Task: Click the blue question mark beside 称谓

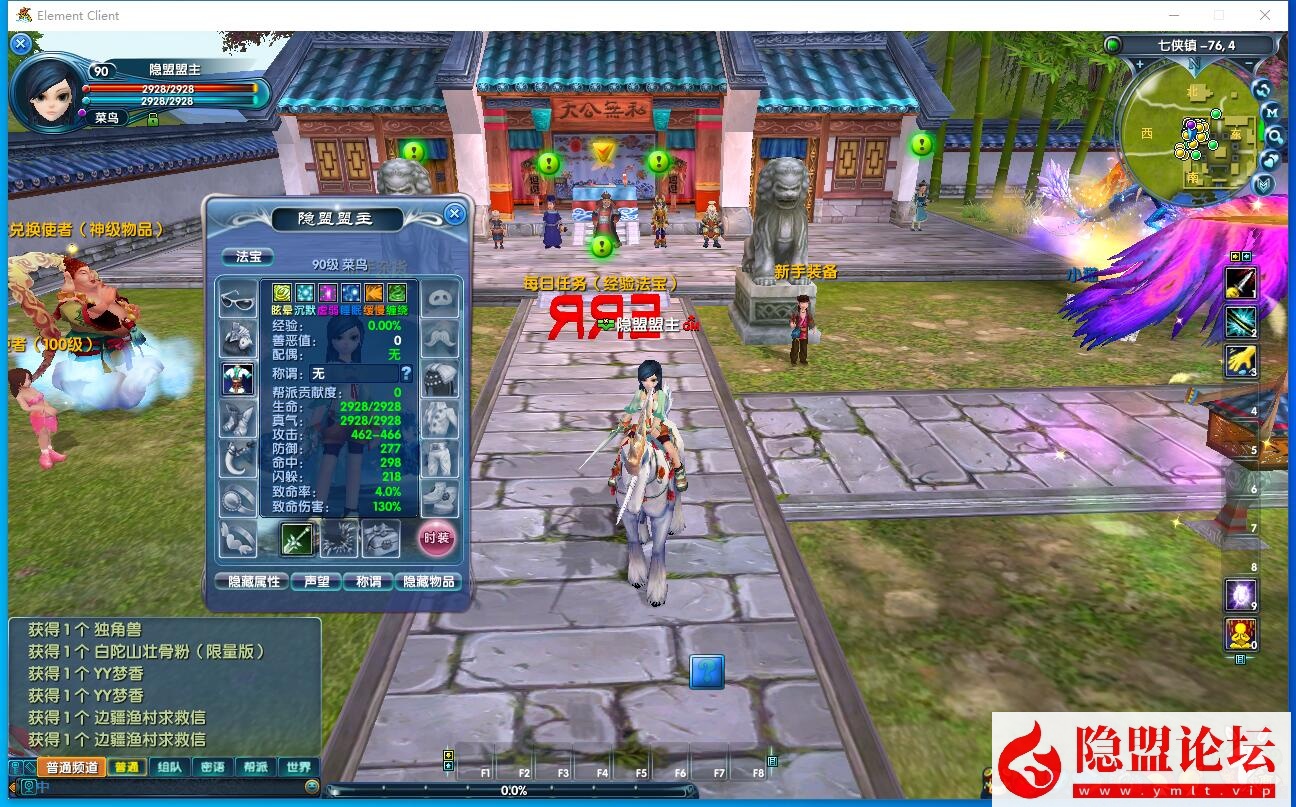Action: click(406, 373)
